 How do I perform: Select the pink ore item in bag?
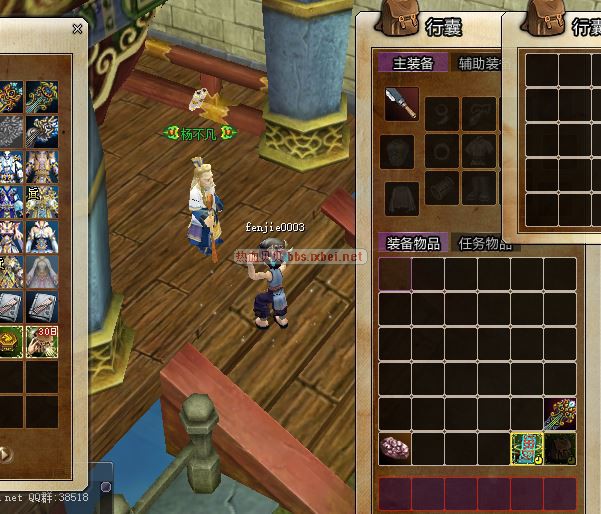coord(395,448)
